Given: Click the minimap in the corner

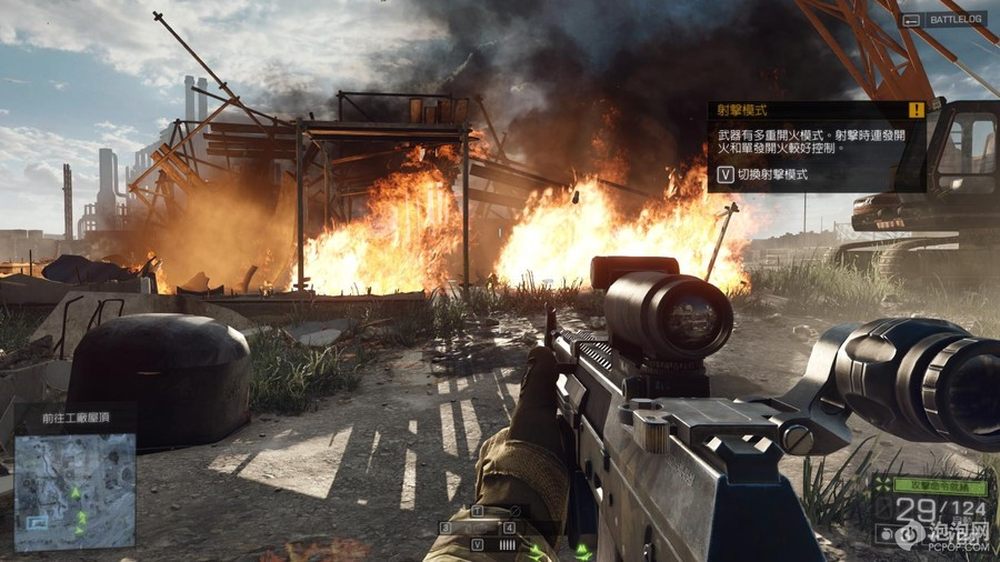Looking at the screenshot, I should pyautogui.click(x=75, y=490).
